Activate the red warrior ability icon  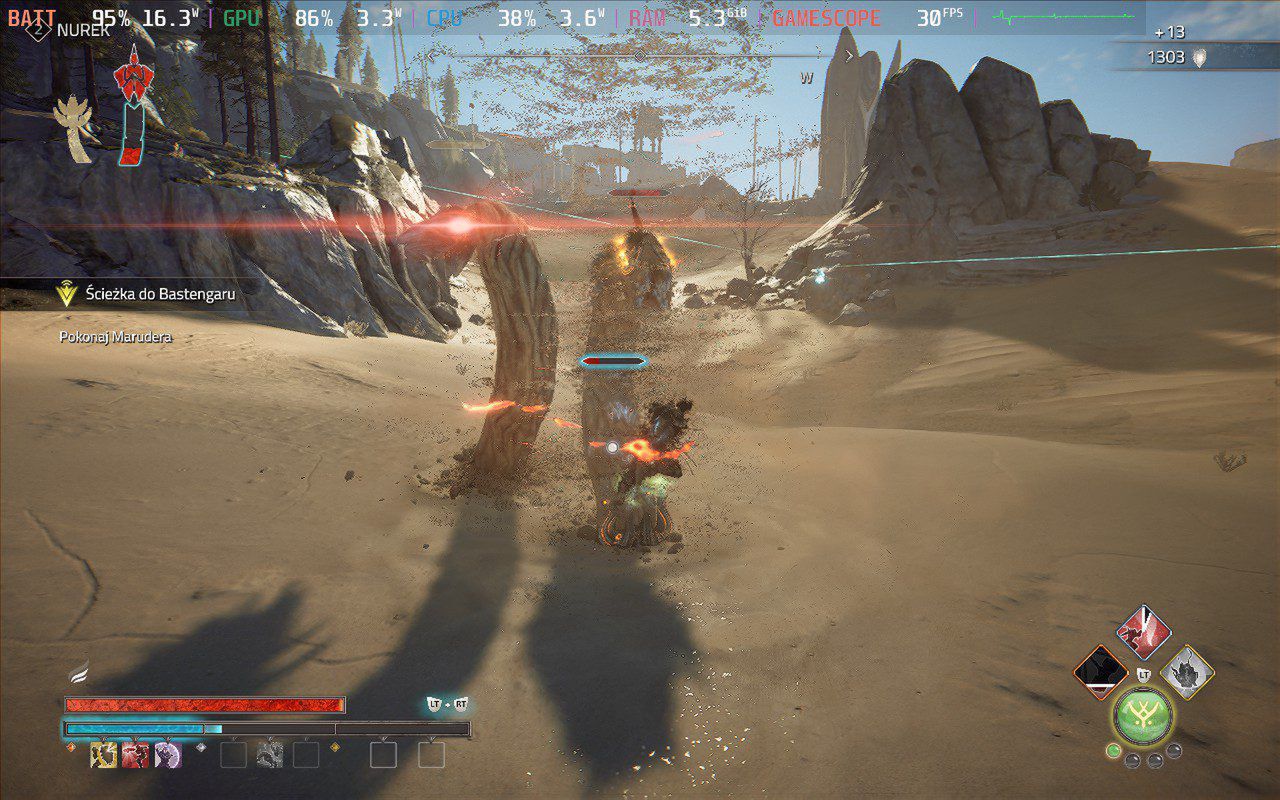(x=135, y=755)
